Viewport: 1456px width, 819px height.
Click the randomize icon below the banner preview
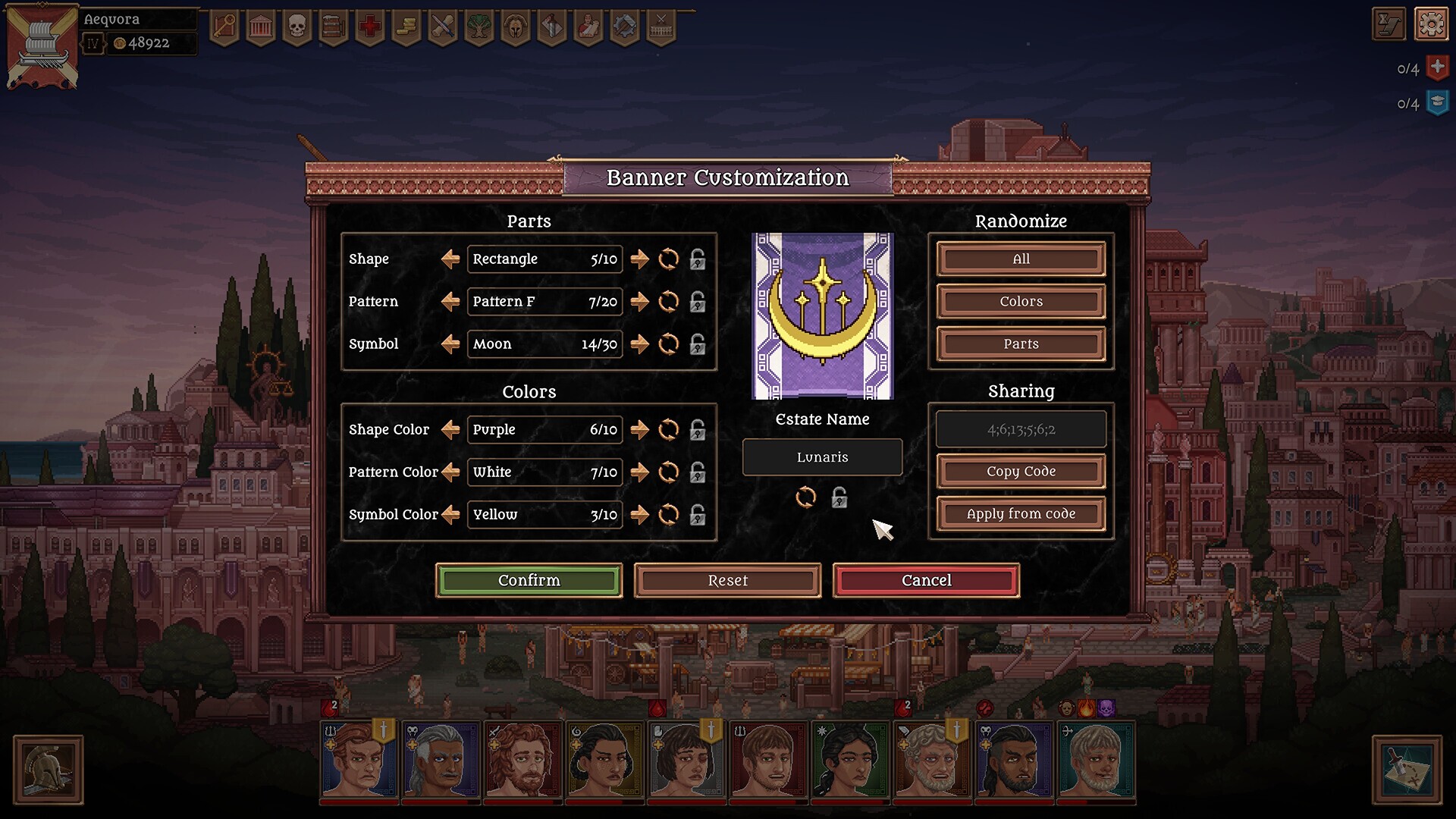[x=806, y=498]
